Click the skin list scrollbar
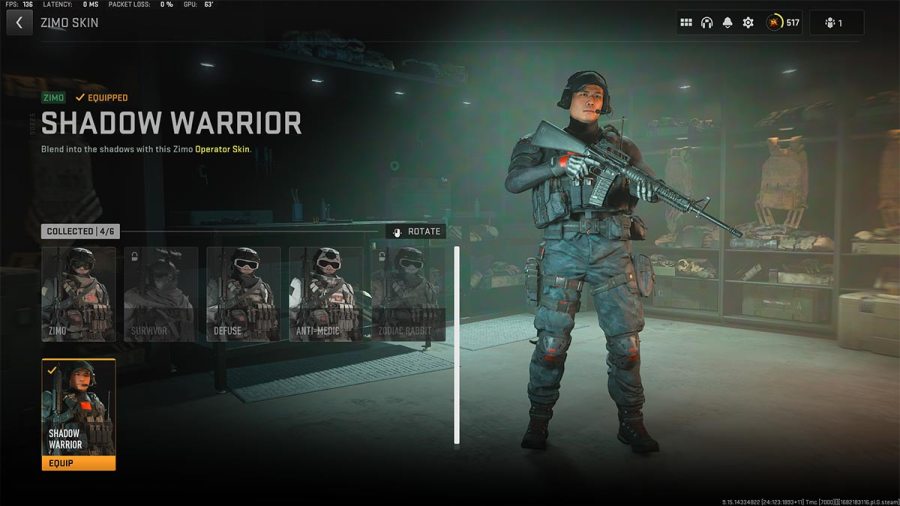 point(457,345)
